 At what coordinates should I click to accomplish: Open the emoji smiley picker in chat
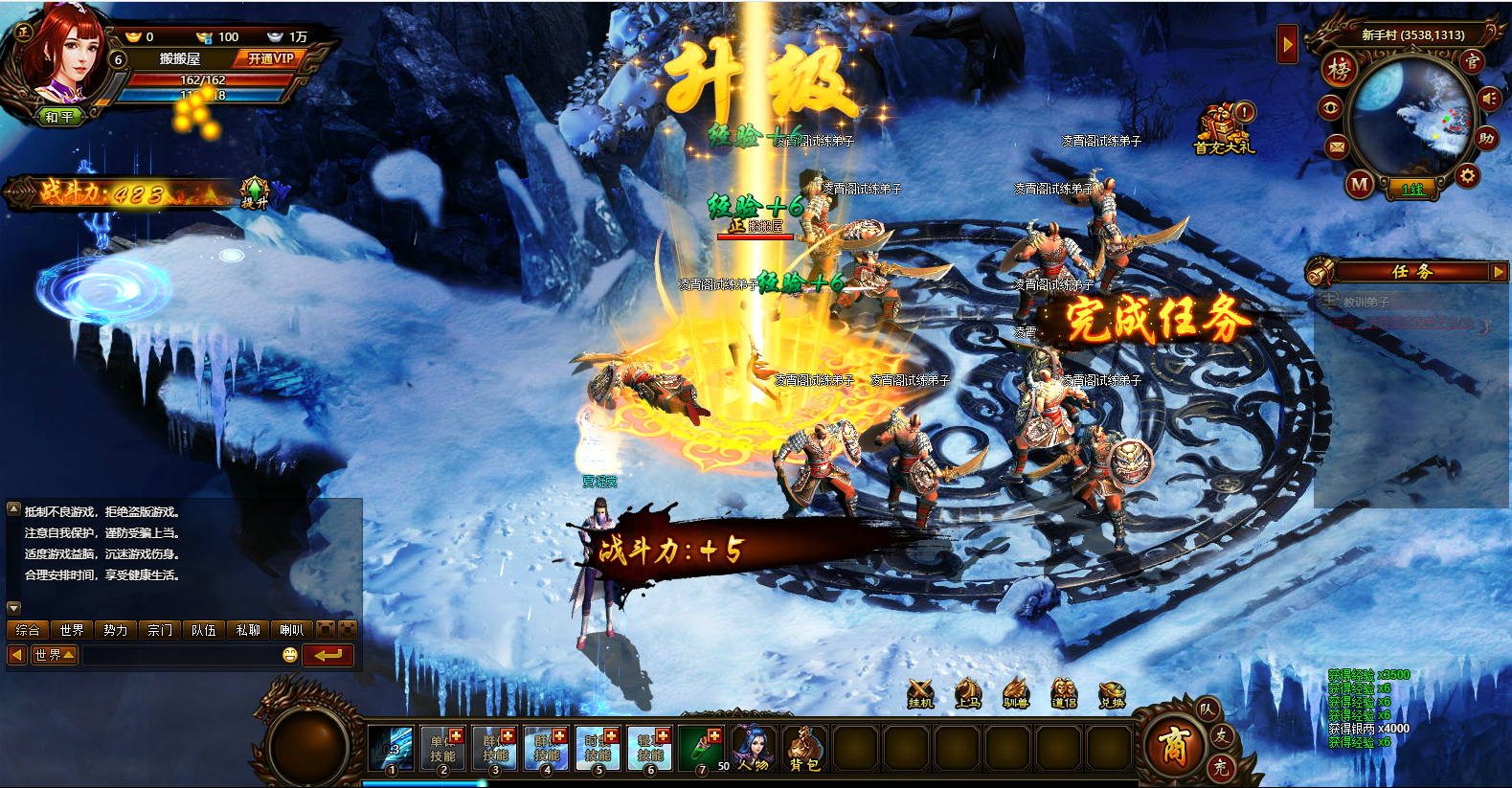coord(290,655)
